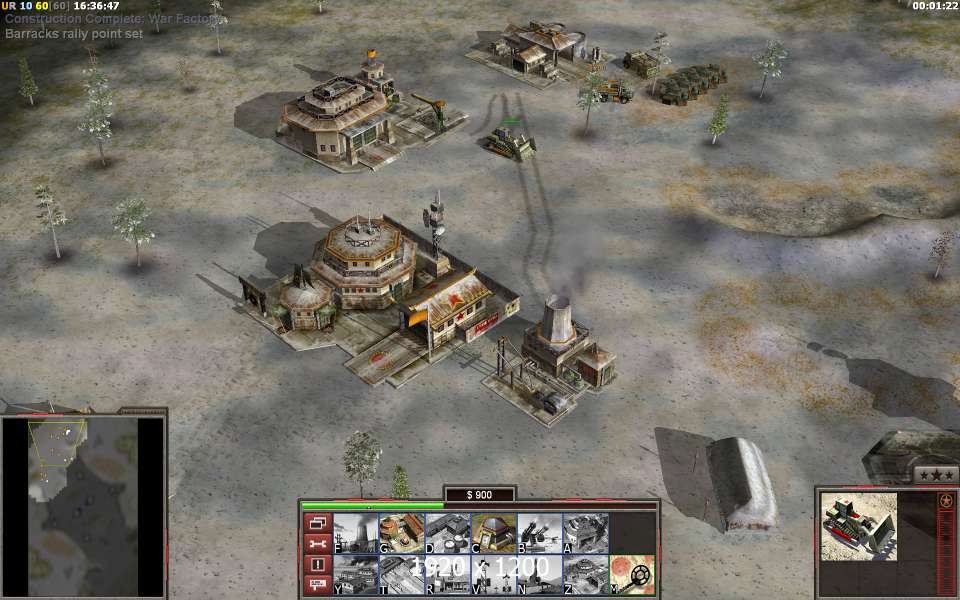
Task: Select the Barracks build icon labeled G
Action: [x=401, y=533]
